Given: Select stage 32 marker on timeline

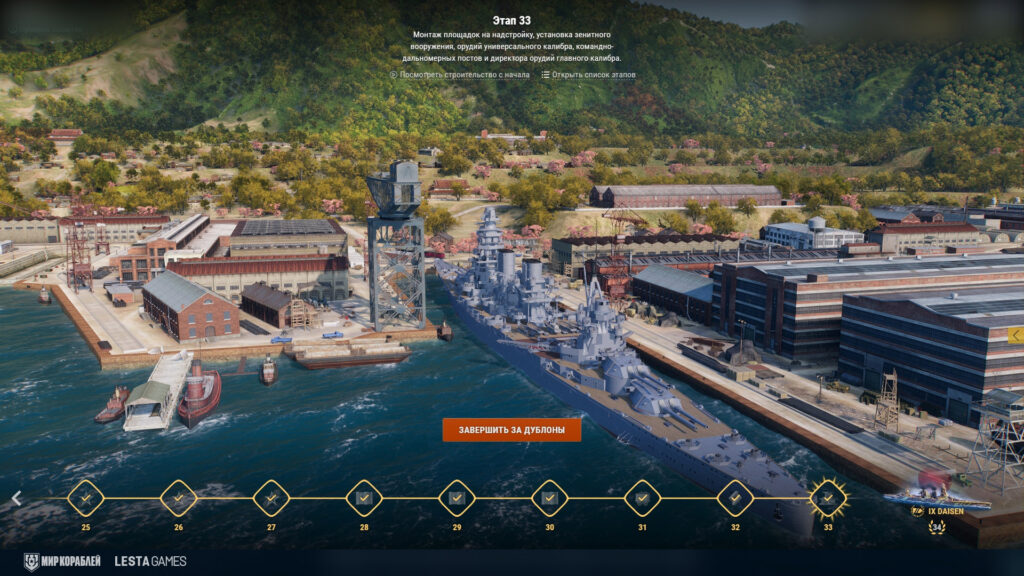Looking at the screenshot, I should pyautogui.click(x=735, y=498).
